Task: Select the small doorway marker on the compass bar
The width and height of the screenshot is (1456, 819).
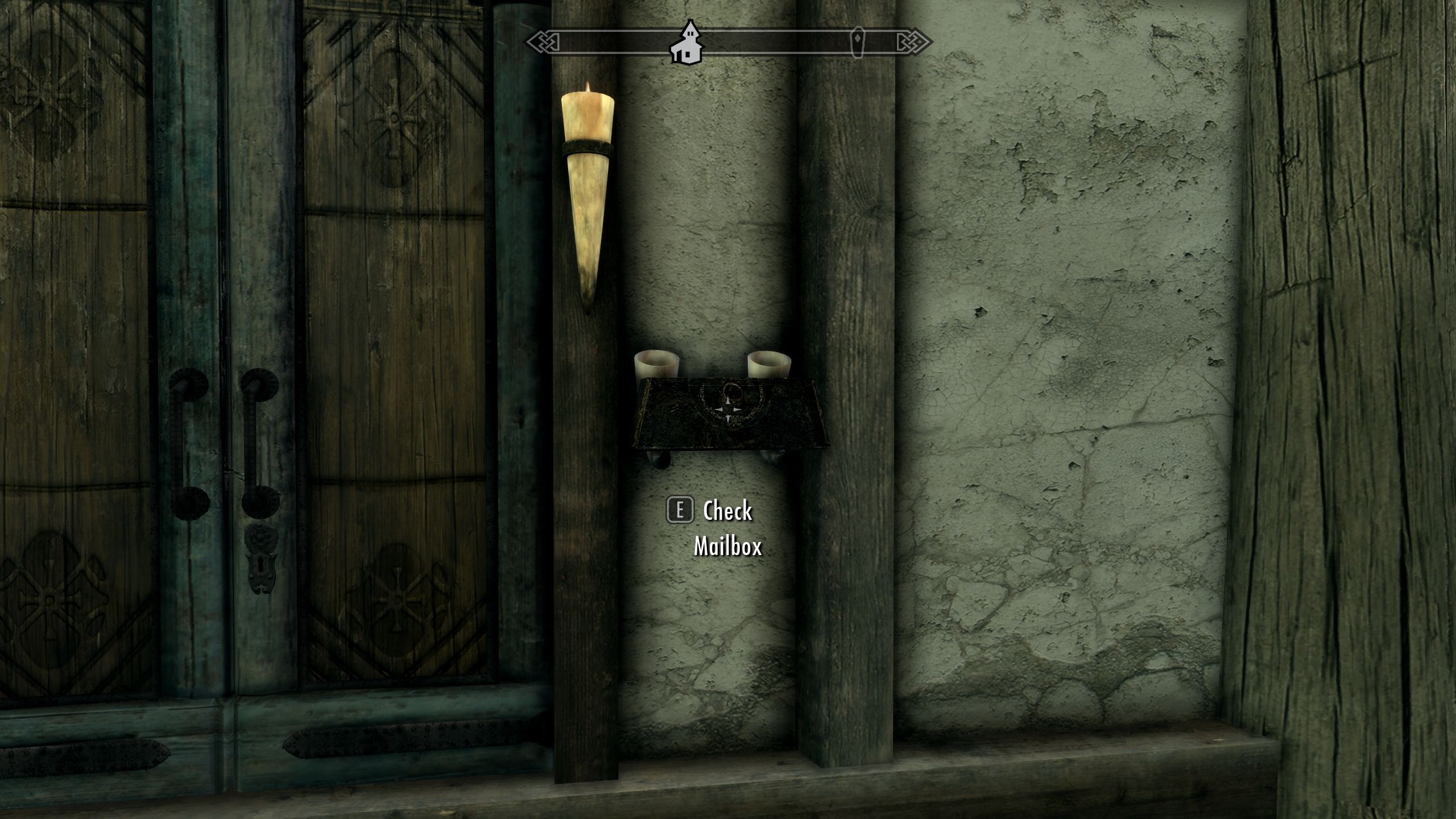Action: point(858,41)
